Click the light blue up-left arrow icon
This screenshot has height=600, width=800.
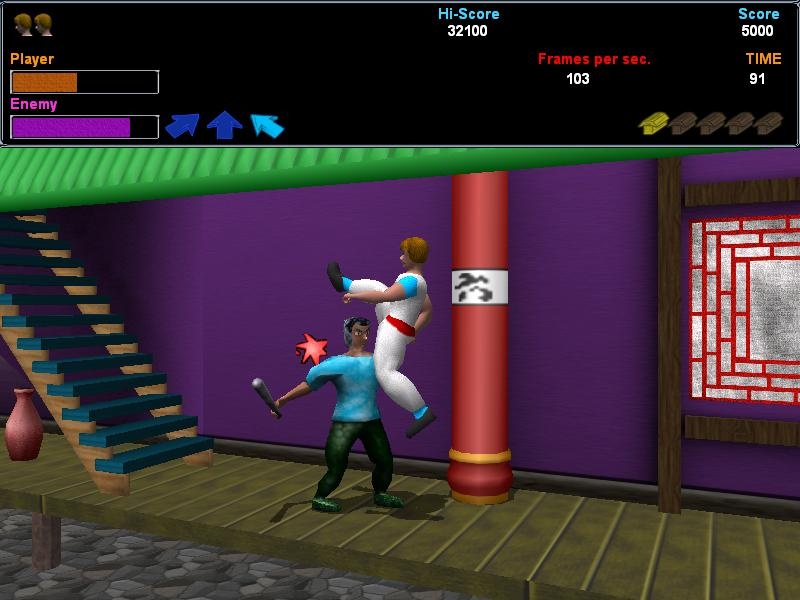point(267,125)
